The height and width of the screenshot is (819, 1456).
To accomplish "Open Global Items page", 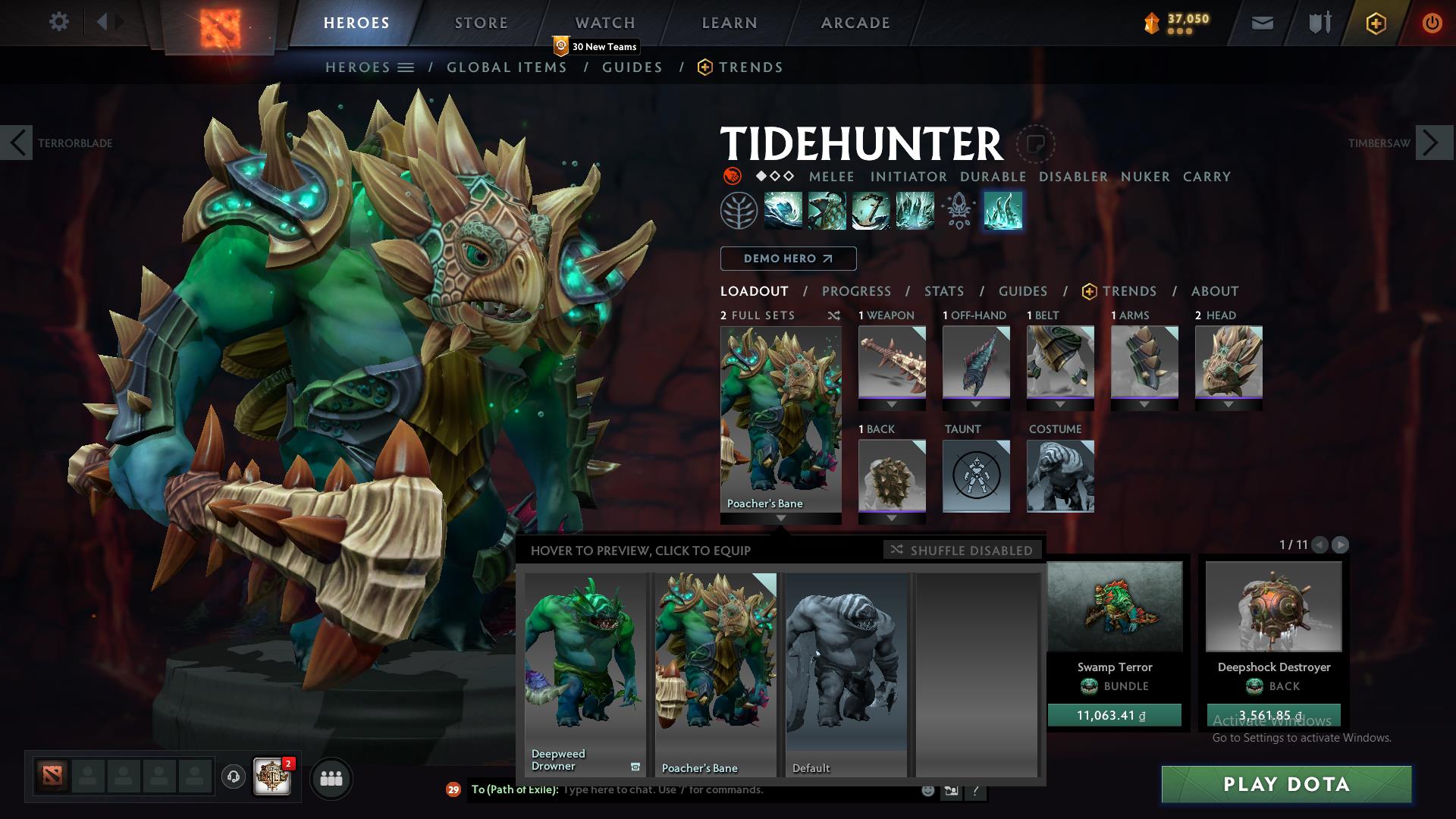I will click(507, 67).
